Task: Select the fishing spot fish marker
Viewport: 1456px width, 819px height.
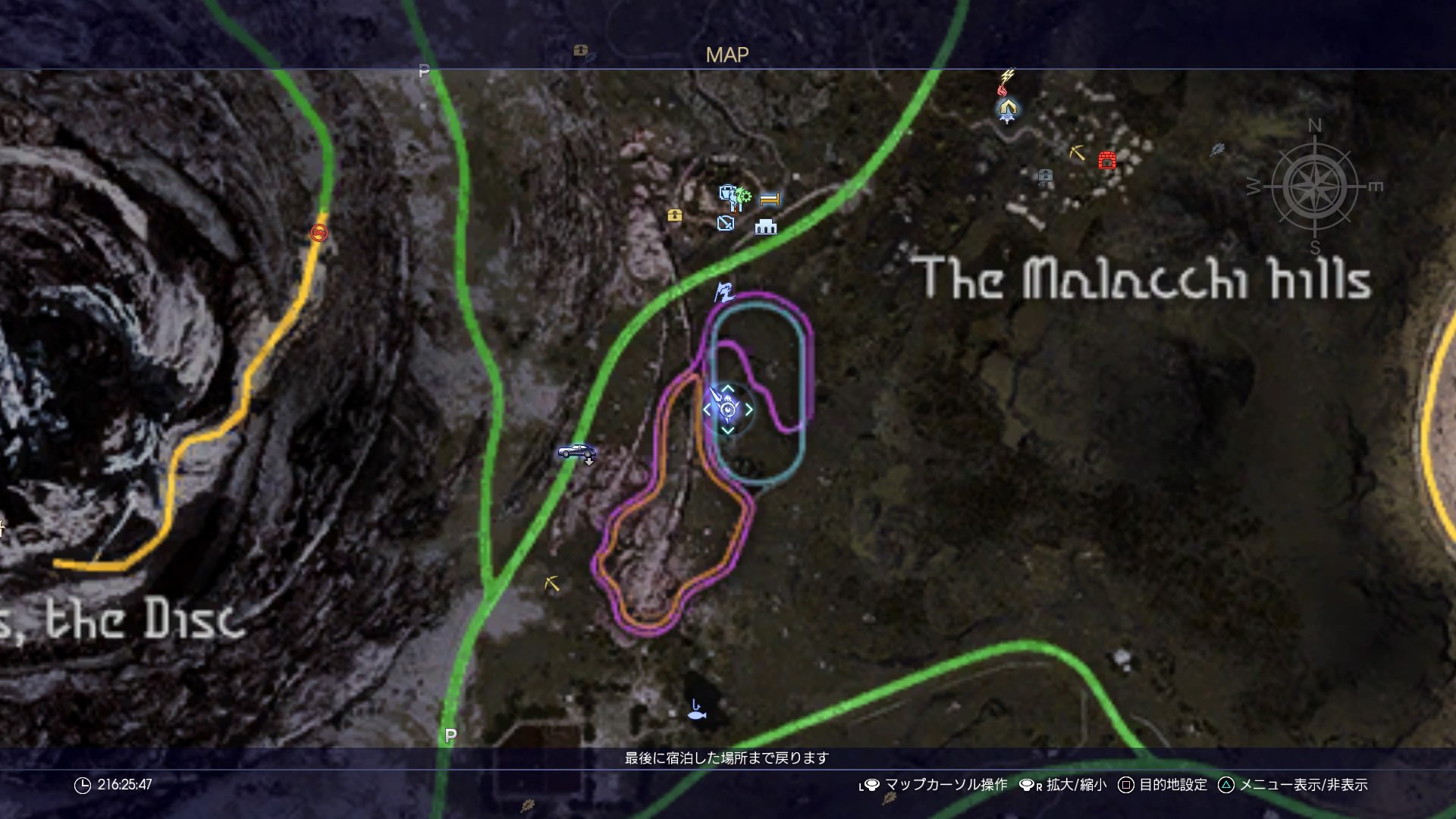Action: pyautogui.click(x=697, y=714)
